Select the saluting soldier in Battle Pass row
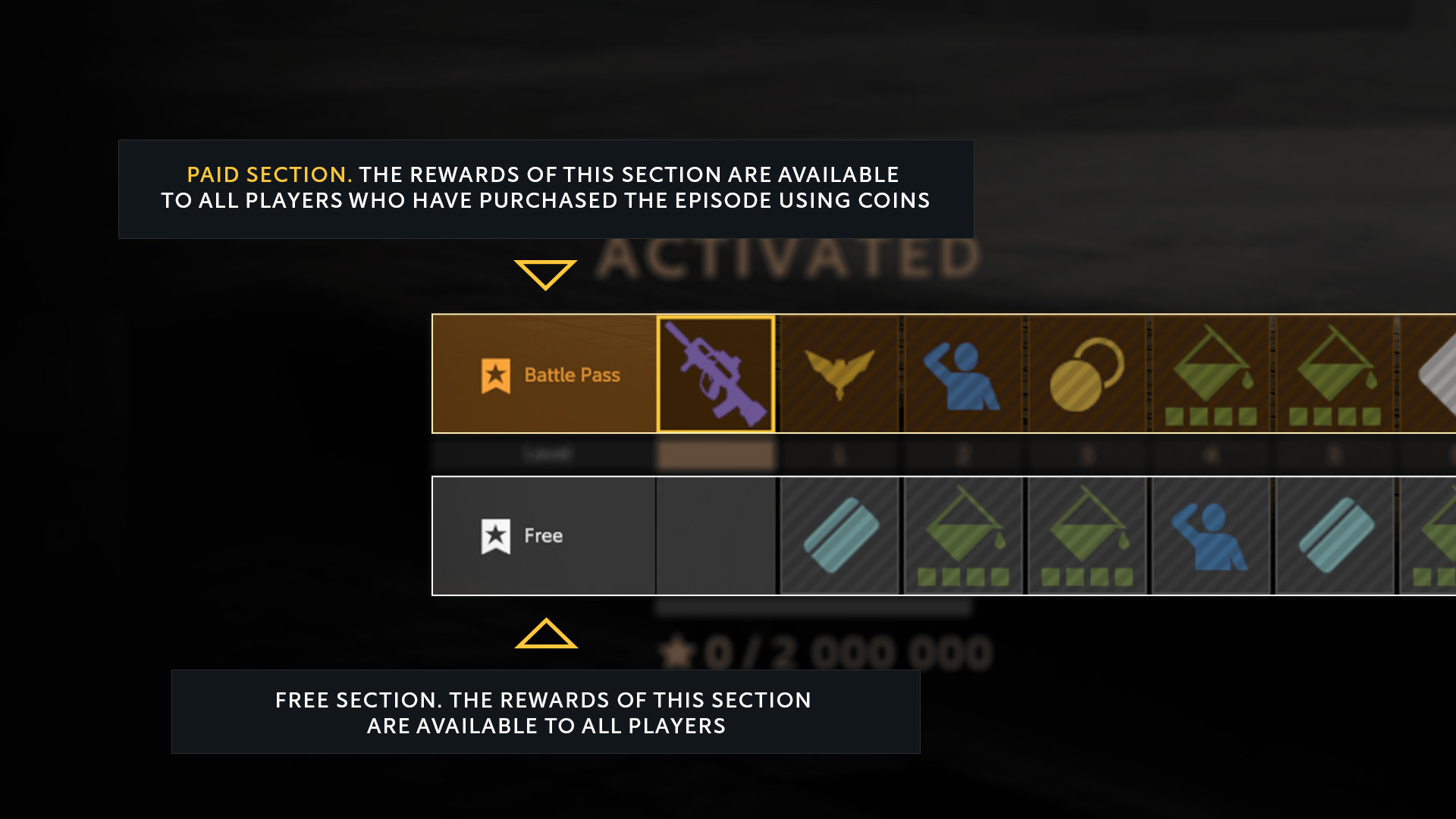The image size is (1456, 819). click(962, 374)
